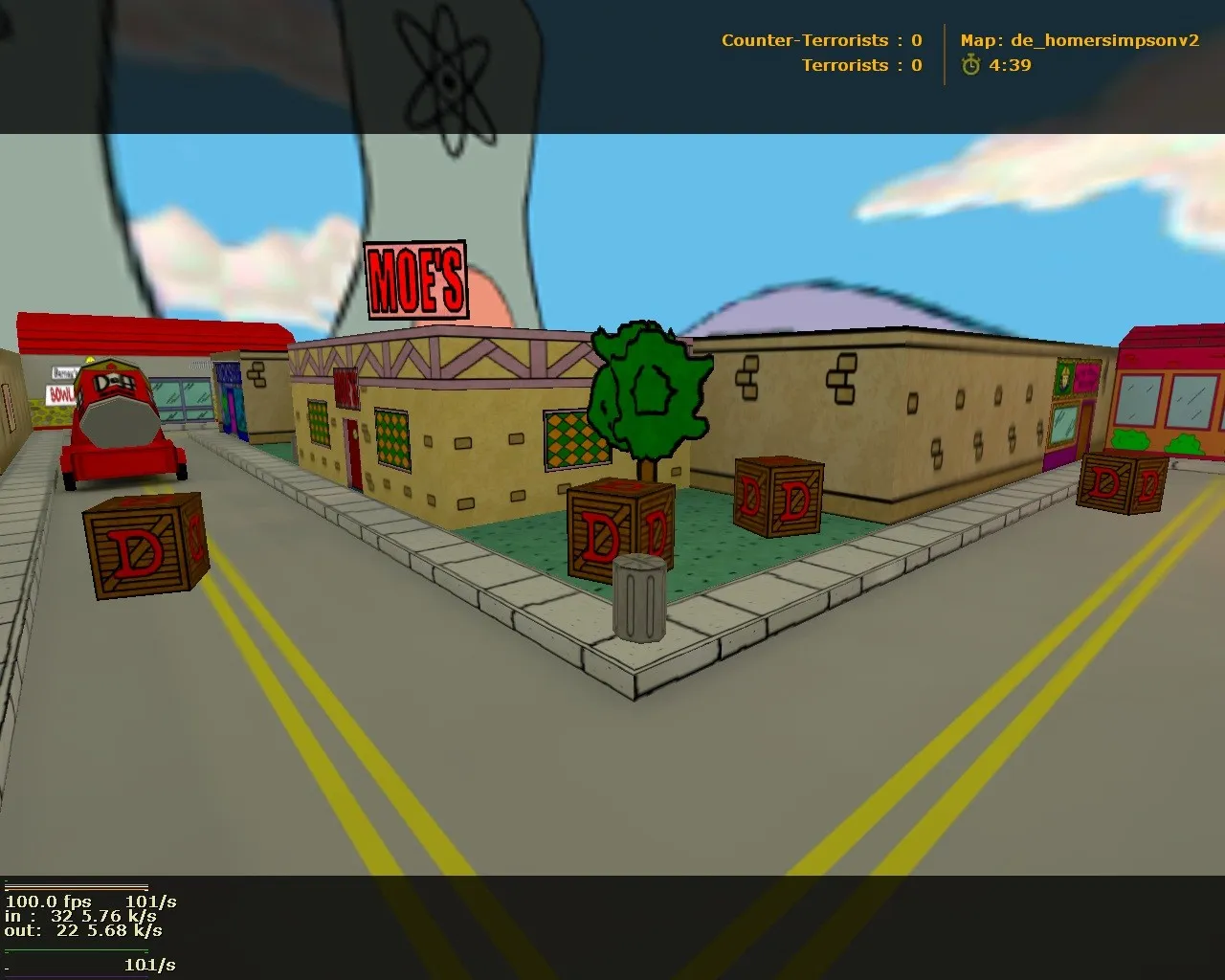
Task: Select the Moe's neon sign
Action: point(415,278)
